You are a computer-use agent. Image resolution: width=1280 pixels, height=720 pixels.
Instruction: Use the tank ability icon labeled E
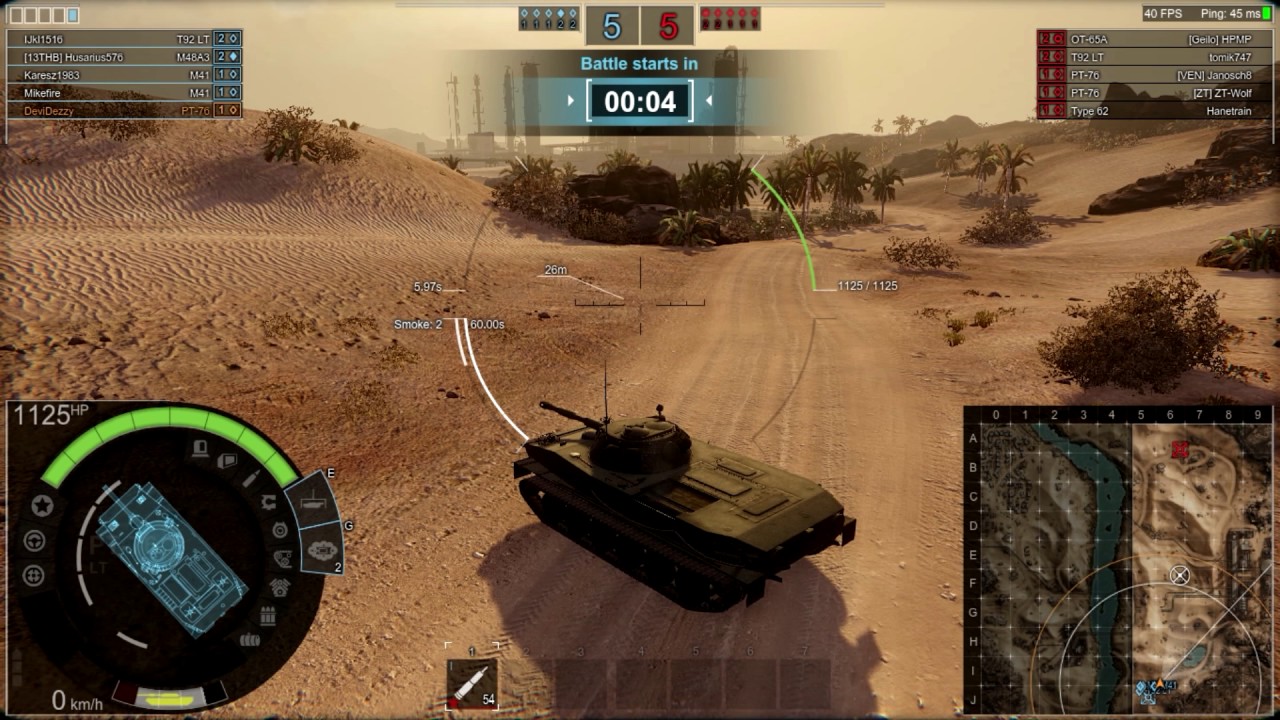point(312,499)
